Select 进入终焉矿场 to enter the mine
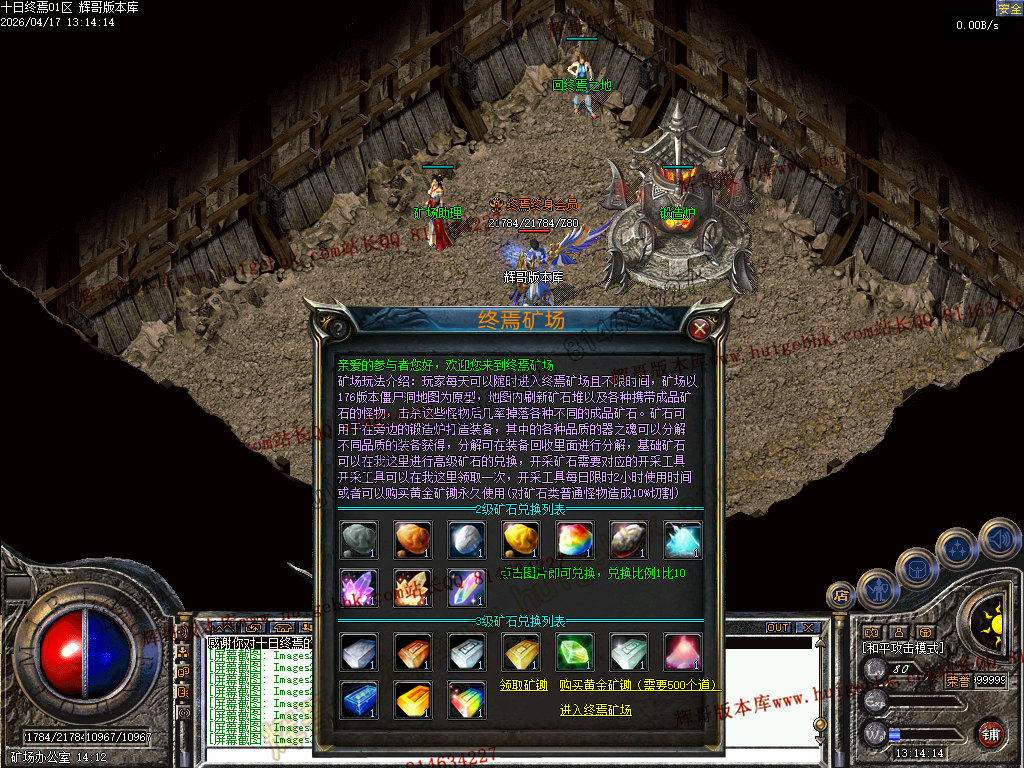 click(x=595, y=710)
